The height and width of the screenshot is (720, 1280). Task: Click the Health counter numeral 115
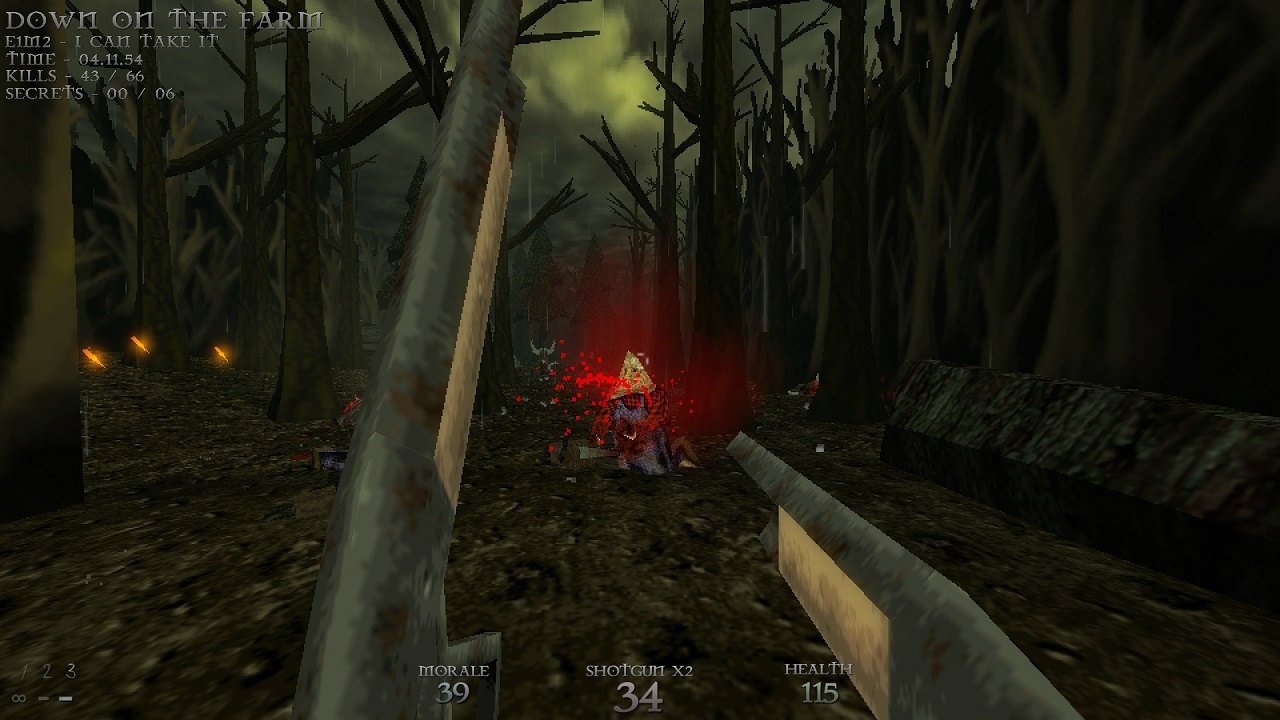820,692
